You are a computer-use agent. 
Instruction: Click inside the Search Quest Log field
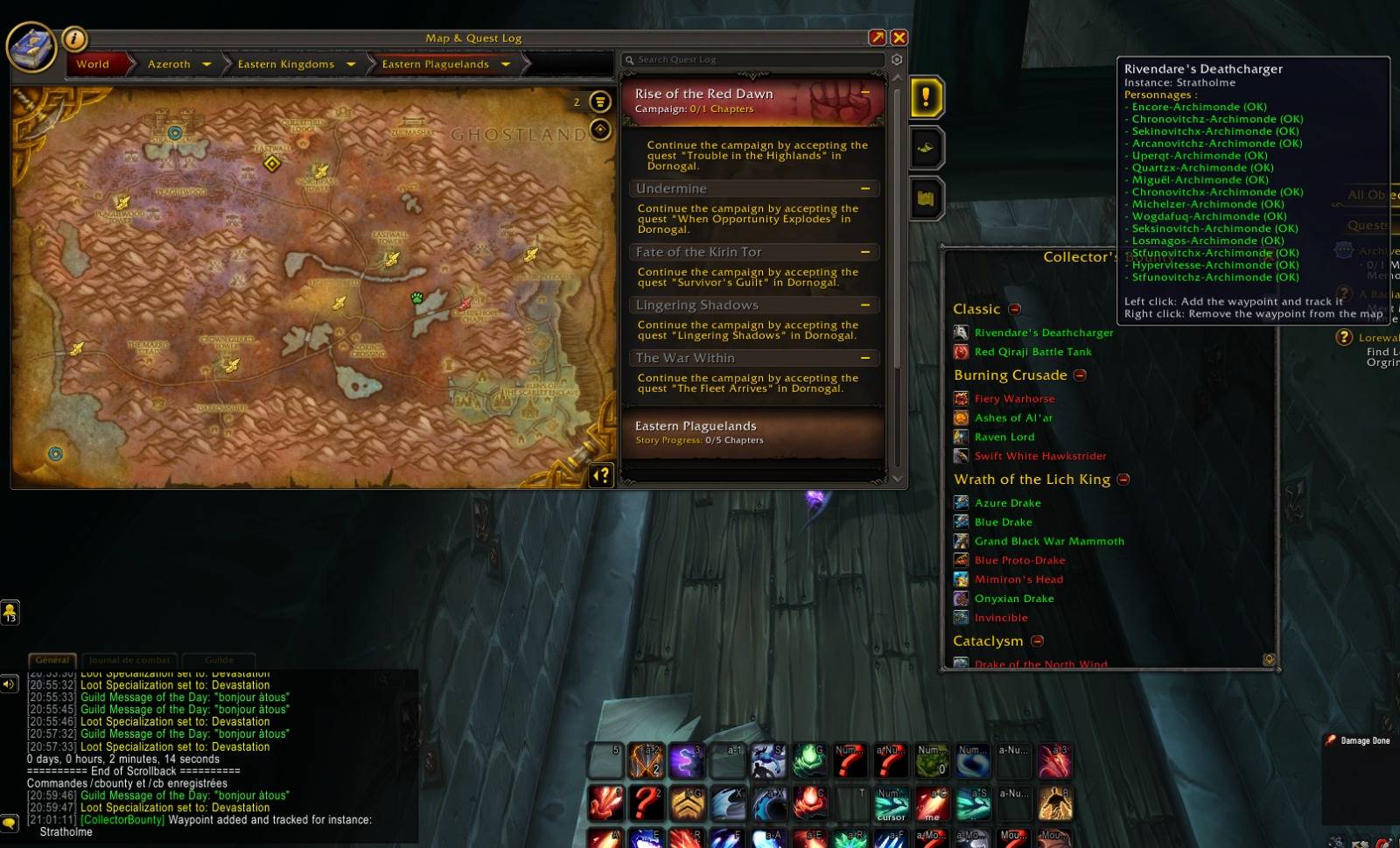coord(752,60)
